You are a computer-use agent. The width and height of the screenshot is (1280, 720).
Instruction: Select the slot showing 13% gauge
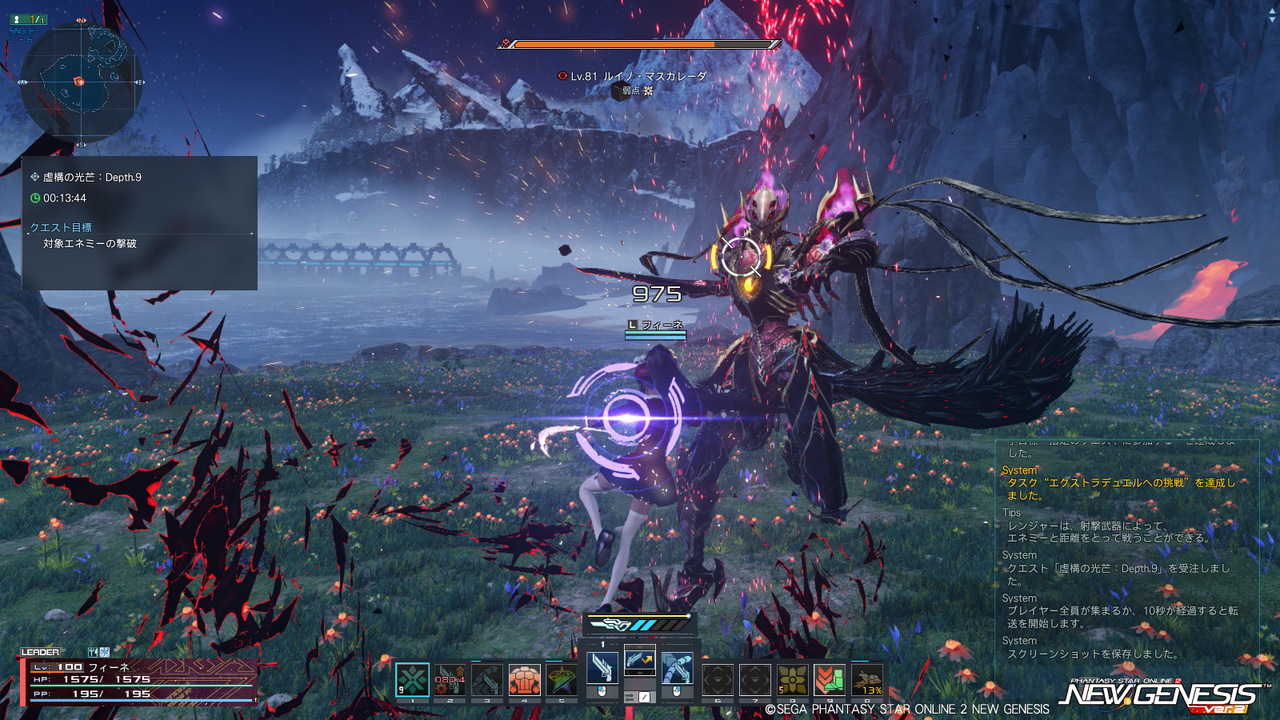[x=867, y=680]
